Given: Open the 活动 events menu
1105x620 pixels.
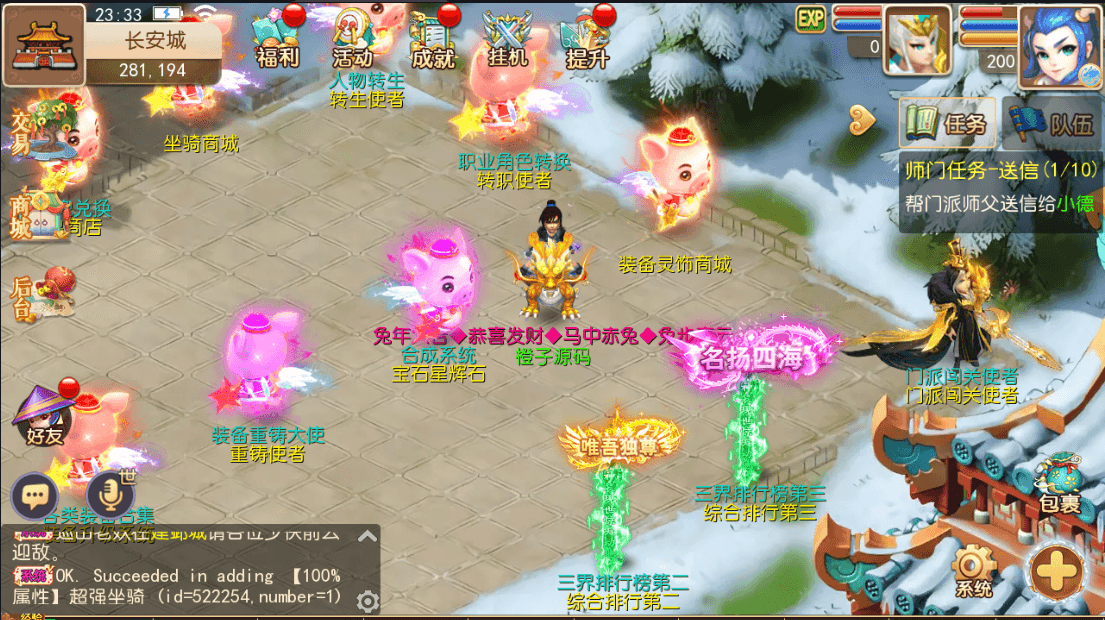Looking at the screenshot, I should coord(353,38).
